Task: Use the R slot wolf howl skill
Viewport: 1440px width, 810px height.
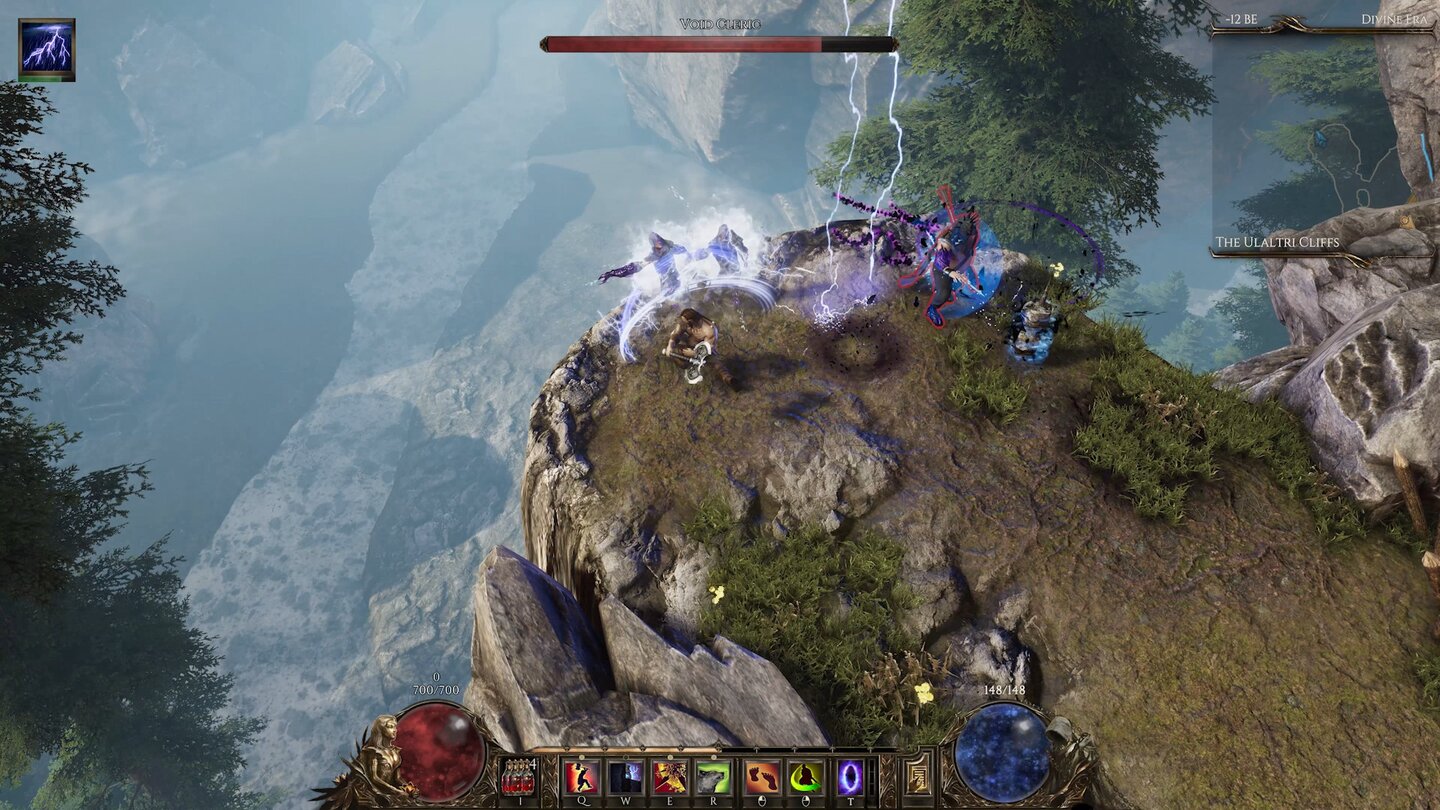Action: (713, 776)
